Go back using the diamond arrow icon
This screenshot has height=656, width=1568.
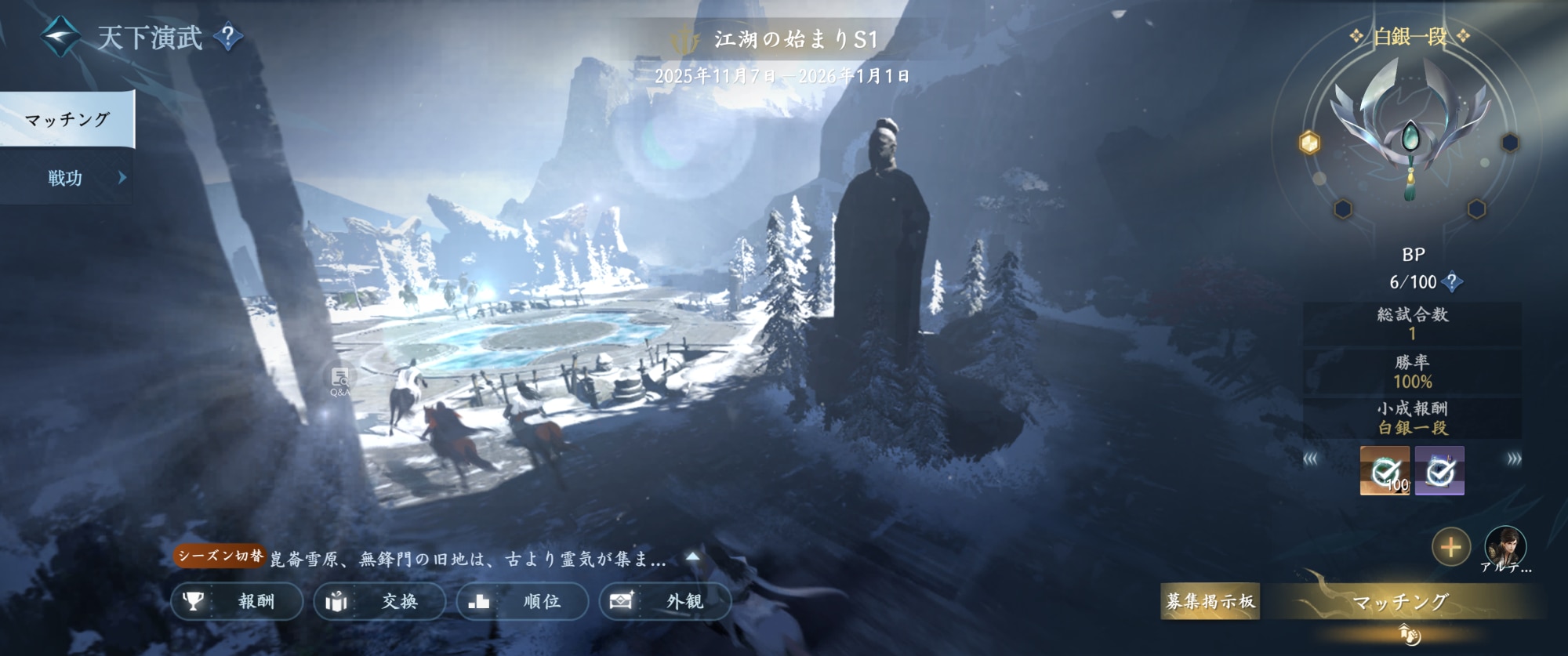[x=60, y=36]
